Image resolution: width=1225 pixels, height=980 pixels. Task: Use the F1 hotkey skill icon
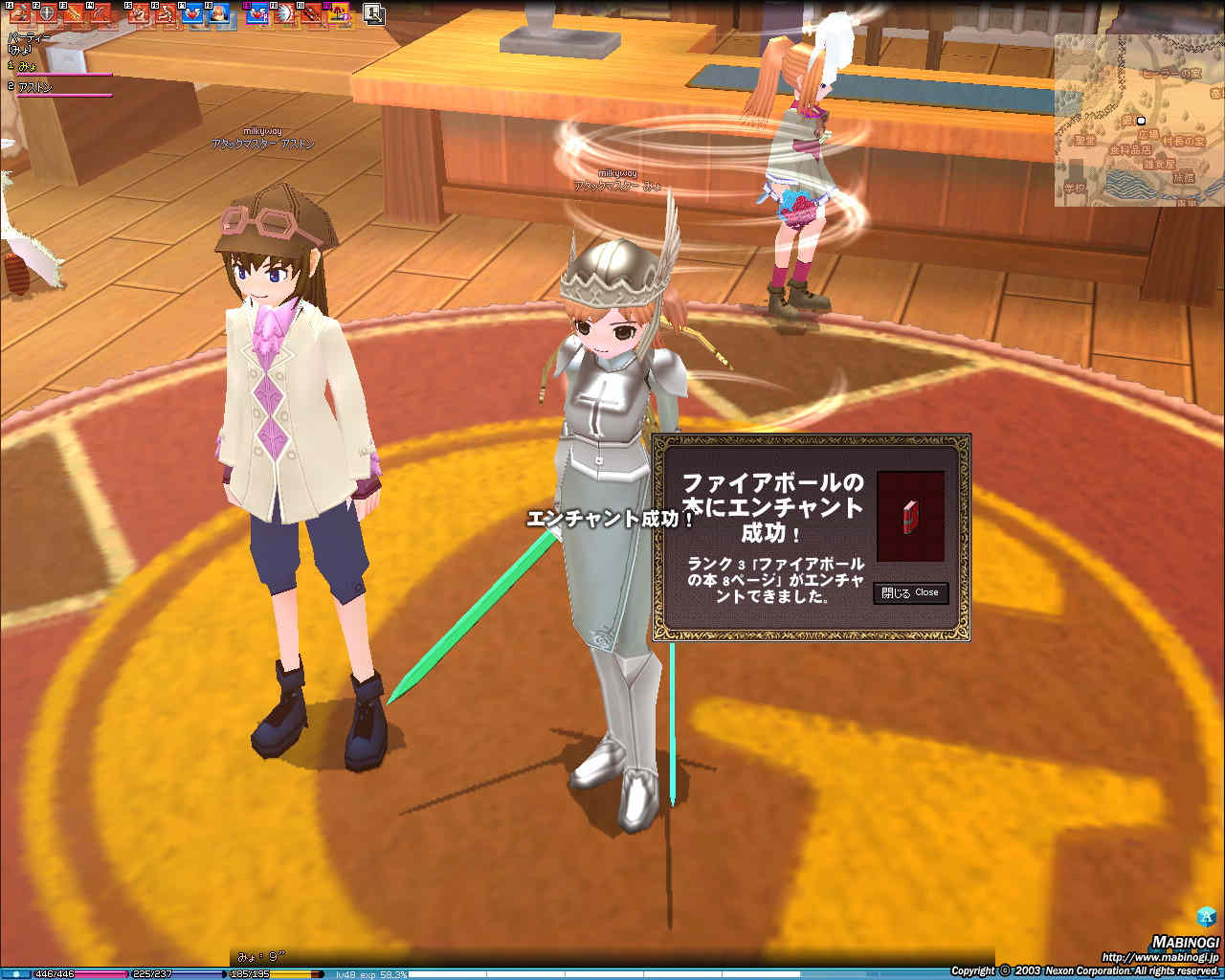[x=19, y=13]
